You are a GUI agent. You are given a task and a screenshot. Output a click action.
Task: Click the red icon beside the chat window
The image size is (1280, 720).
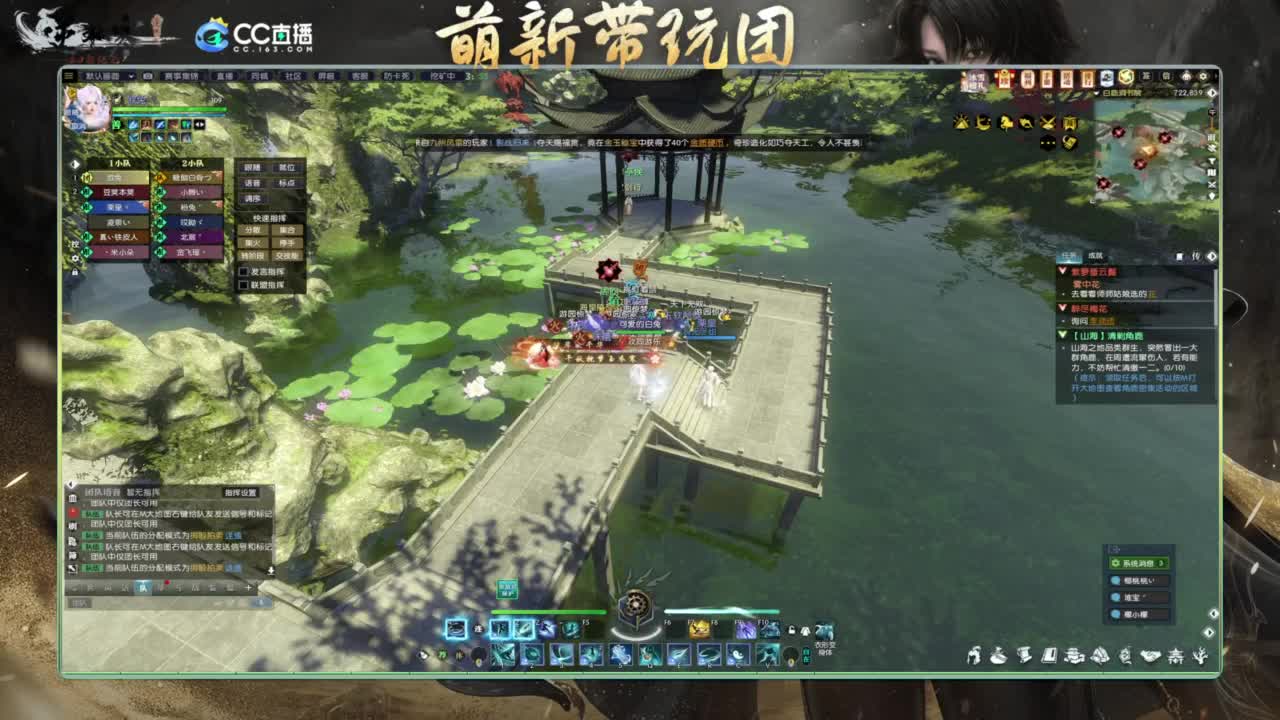click(x=71, y=512)
